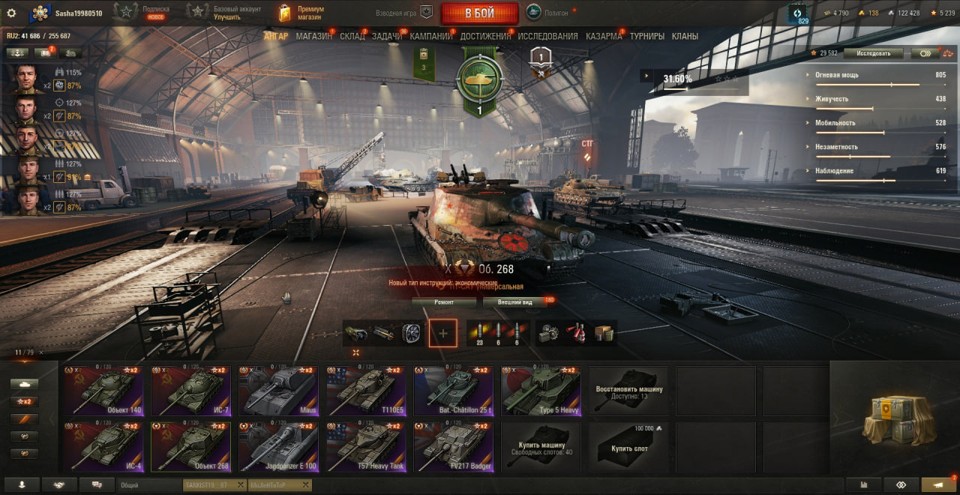Pick the FV217 Badger tank
The image size is (960, 495).
pyautogui.click(x=454, y=446)
